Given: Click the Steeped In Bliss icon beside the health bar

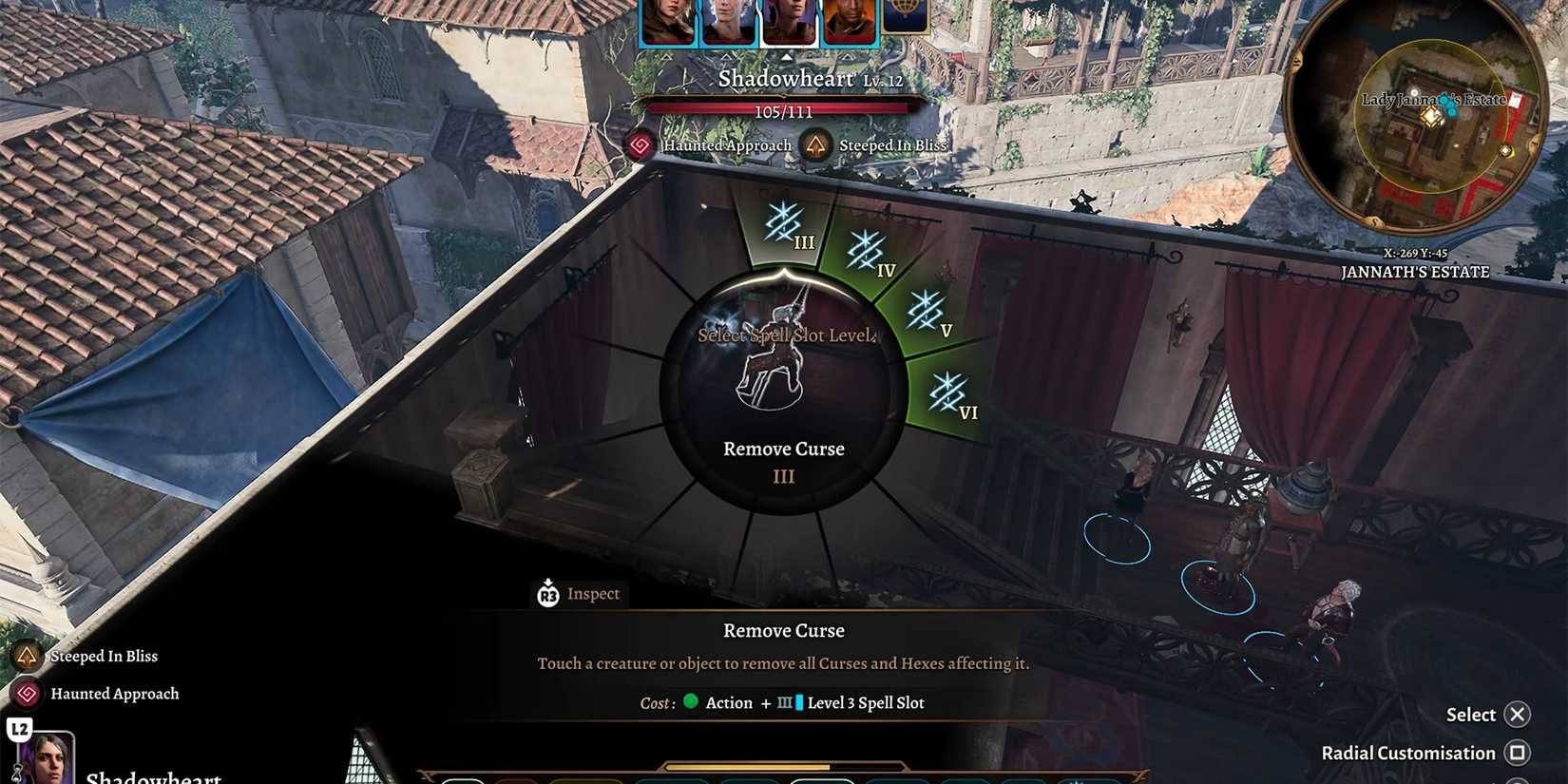Looking at the screenshot, I should [815, 144].
